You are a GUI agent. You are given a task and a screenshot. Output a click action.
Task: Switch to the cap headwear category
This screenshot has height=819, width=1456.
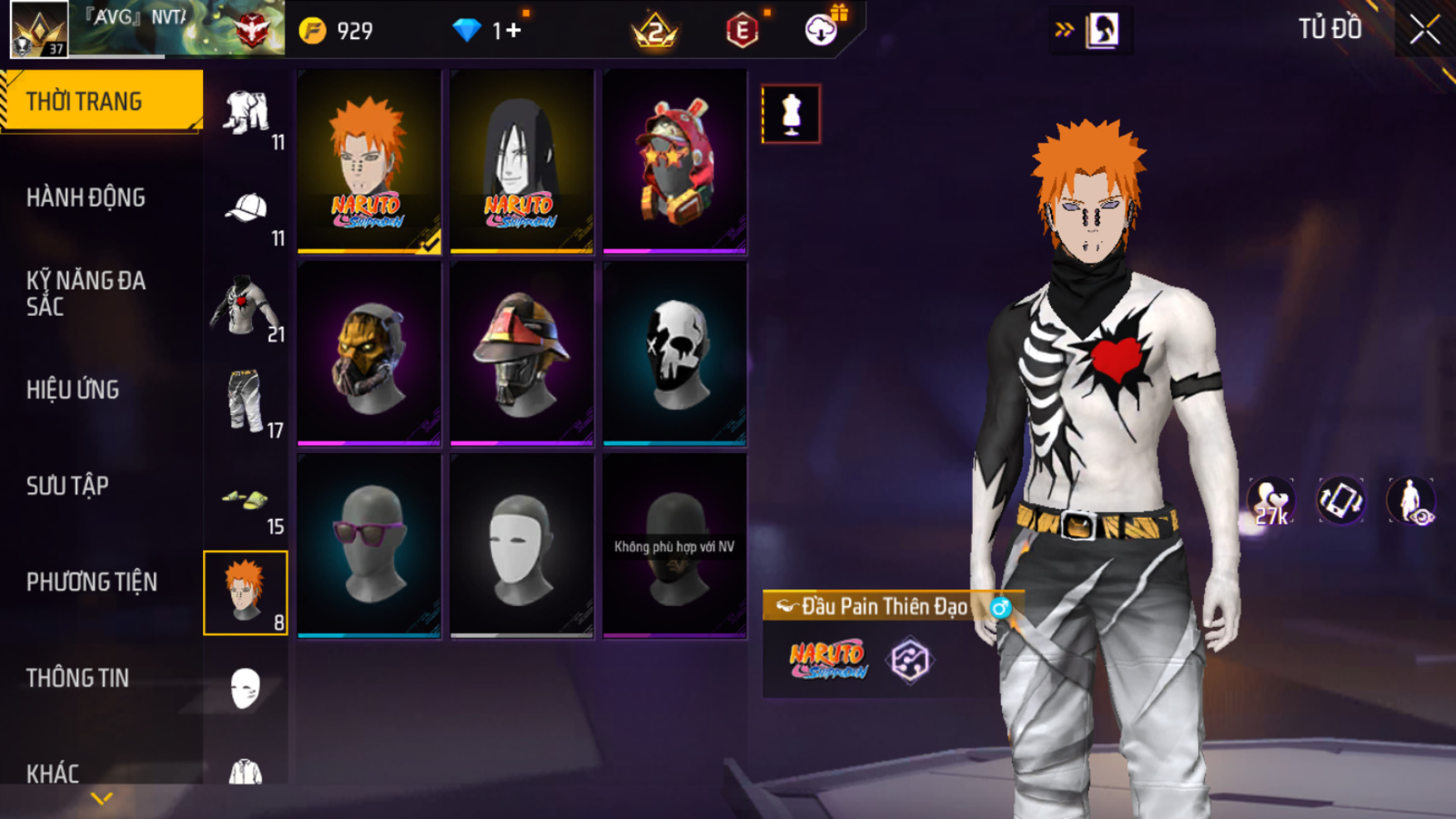(246, 210)
